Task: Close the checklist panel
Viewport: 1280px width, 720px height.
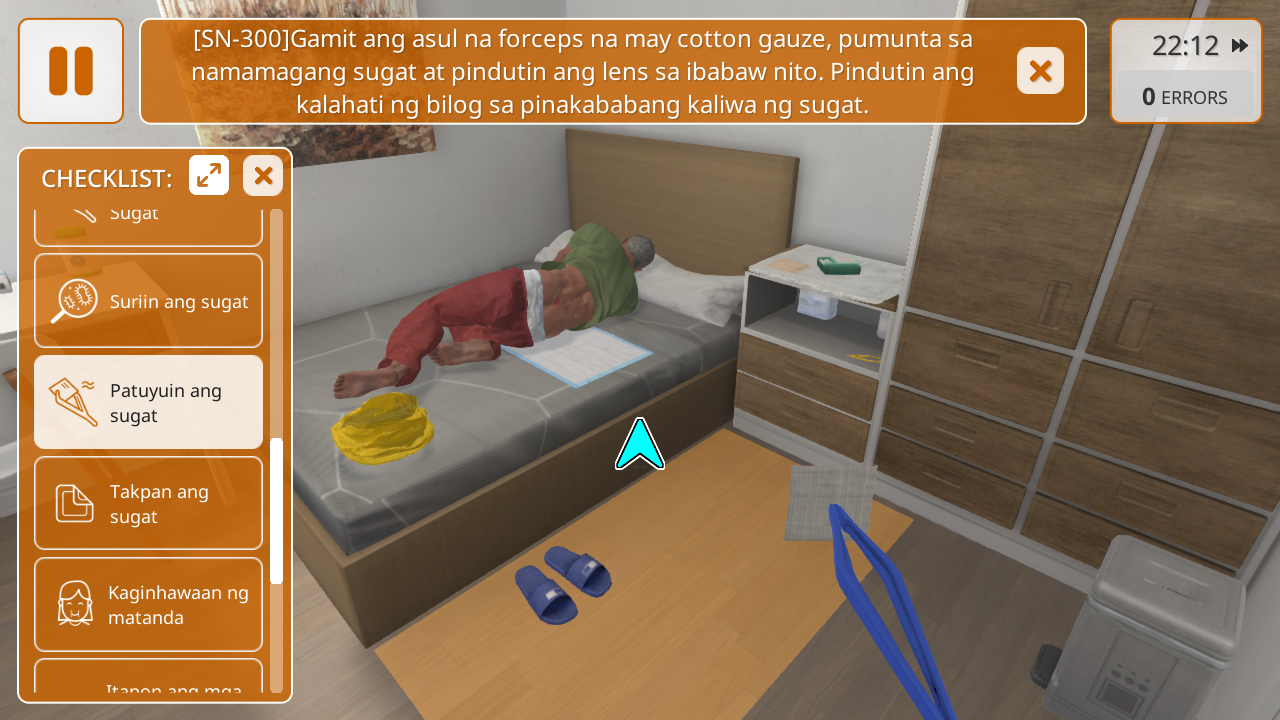Action: (x=263, y=176)
